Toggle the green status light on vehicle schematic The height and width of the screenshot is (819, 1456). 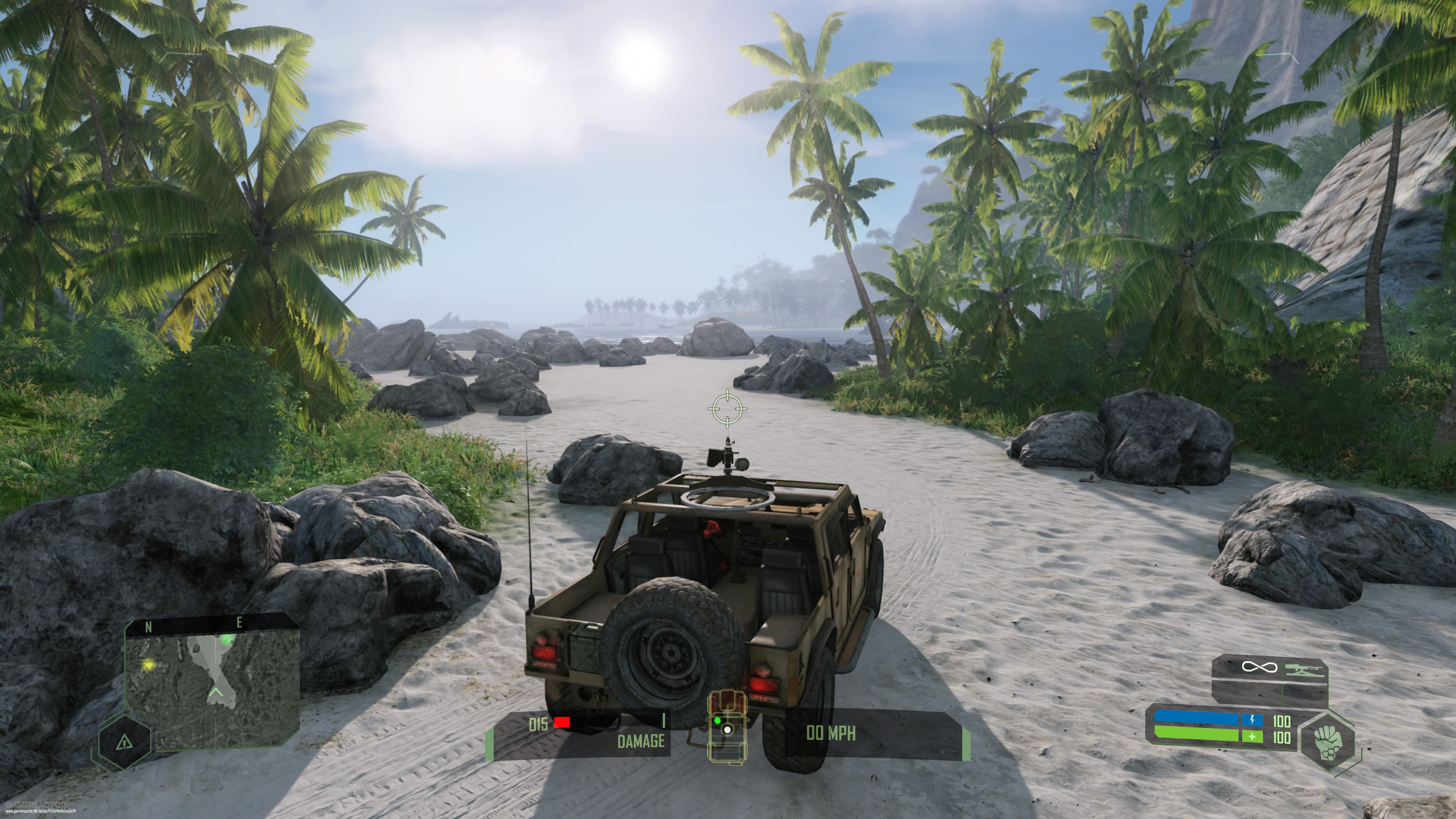(718, 721)
